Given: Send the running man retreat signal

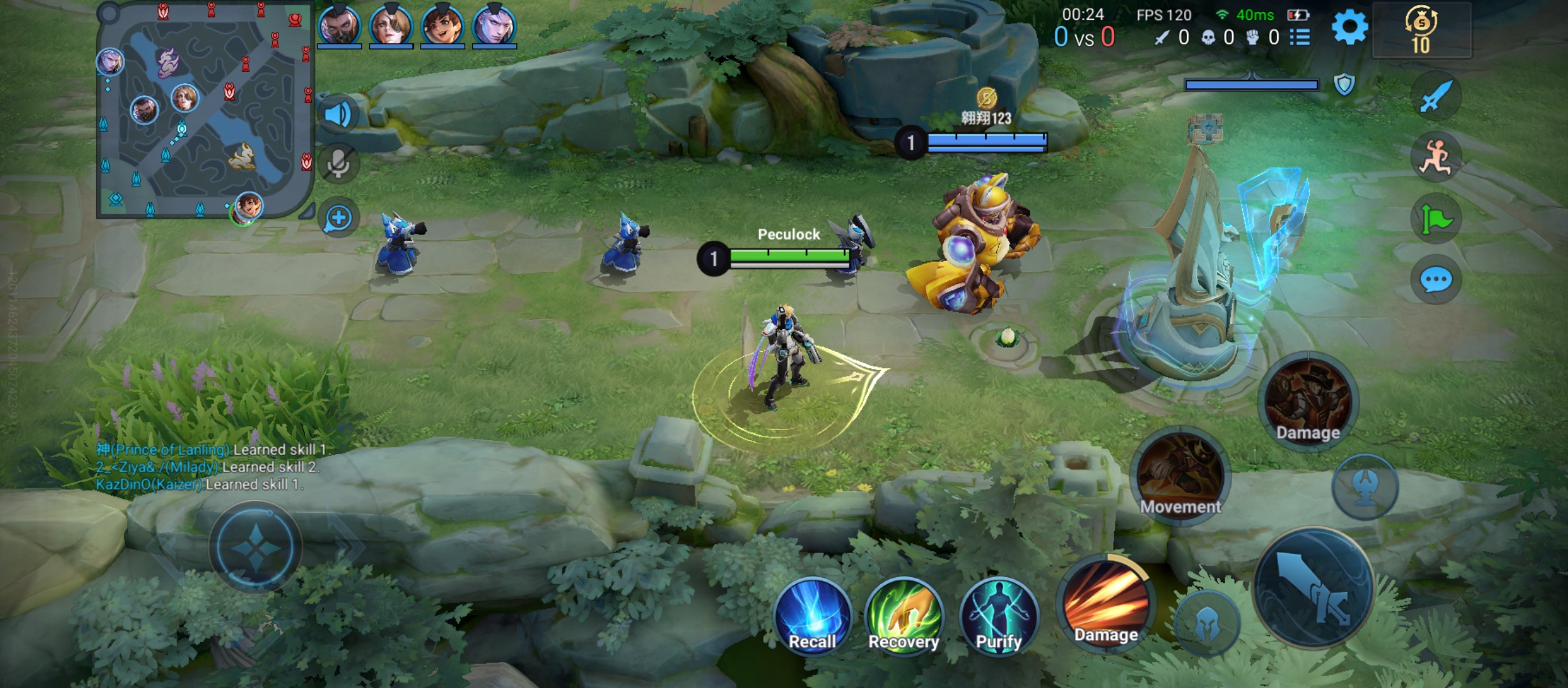Looking at the screenshot, I should 1435,157.
